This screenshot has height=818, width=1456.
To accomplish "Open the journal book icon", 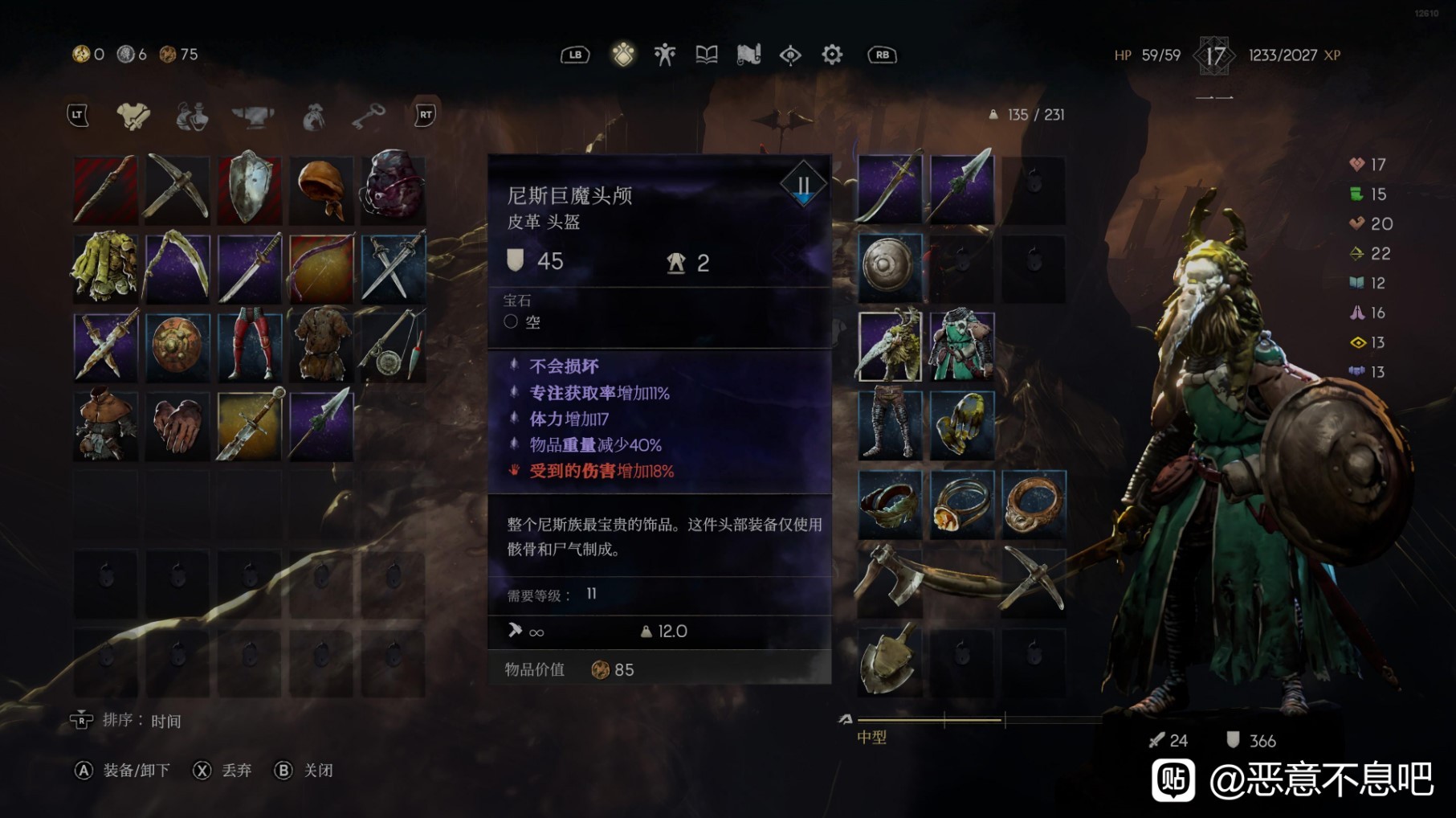I will point(706,55).
